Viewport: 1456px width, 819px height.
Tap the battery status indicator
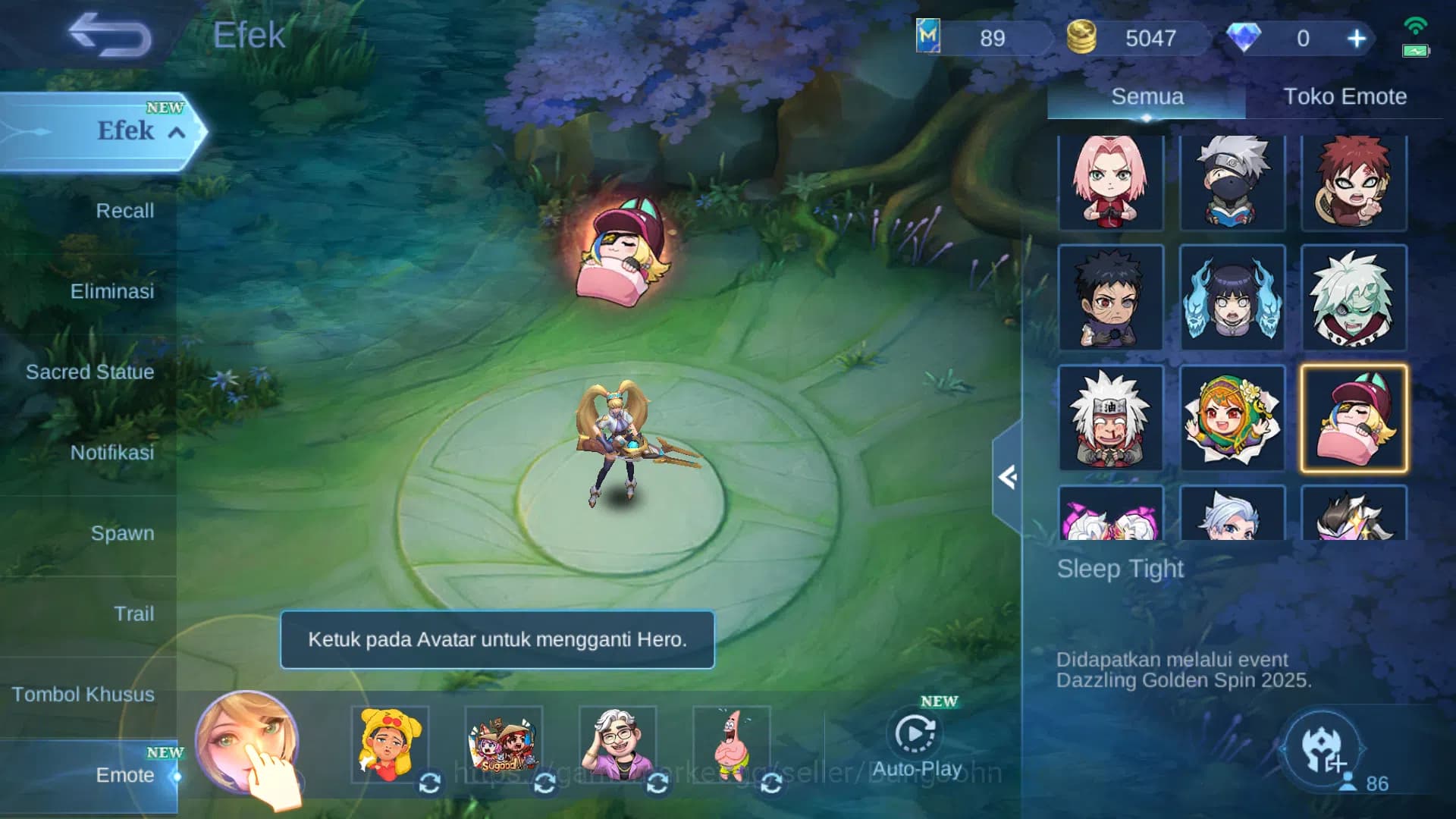click(1415, 52)
